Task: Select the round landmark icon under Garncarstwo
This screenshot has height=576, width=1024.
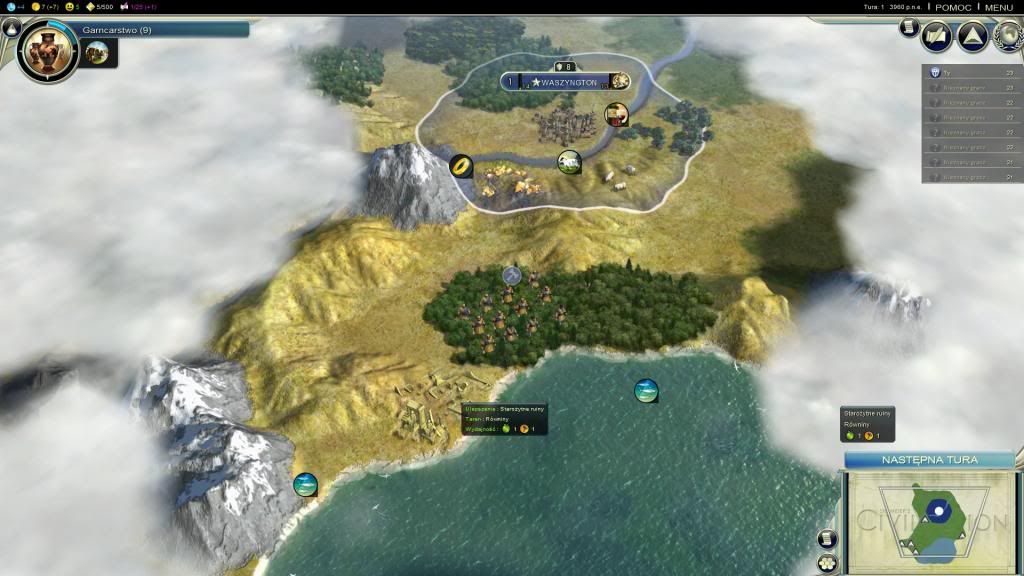Action: 98,53
